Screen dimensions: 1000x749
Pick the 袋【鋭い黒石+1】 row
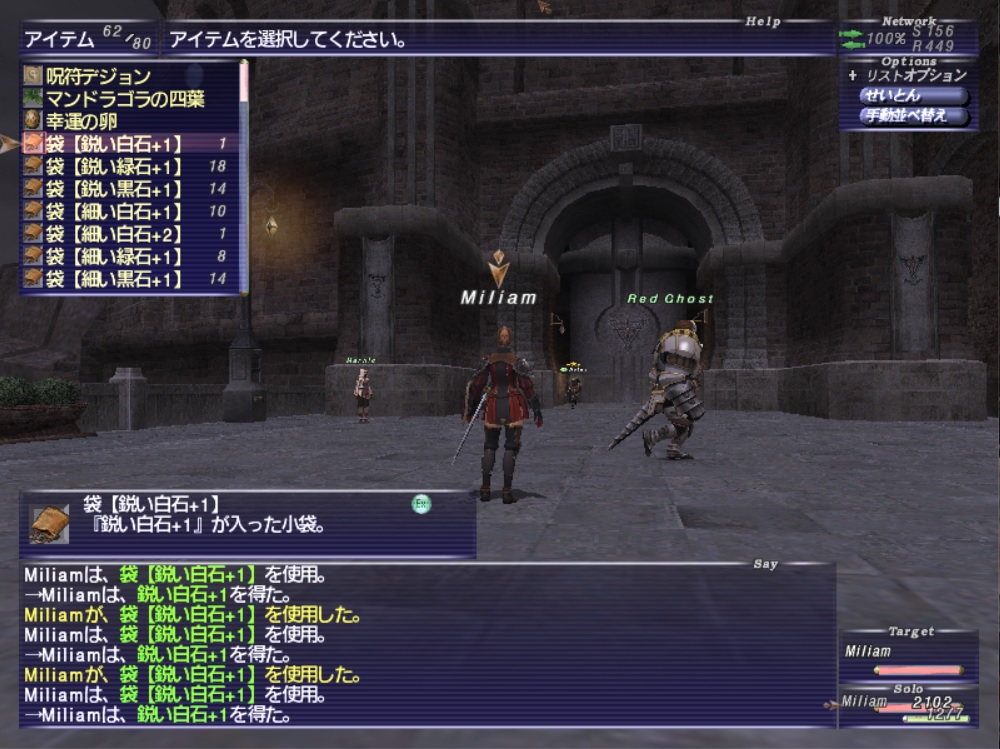(114, 189)
